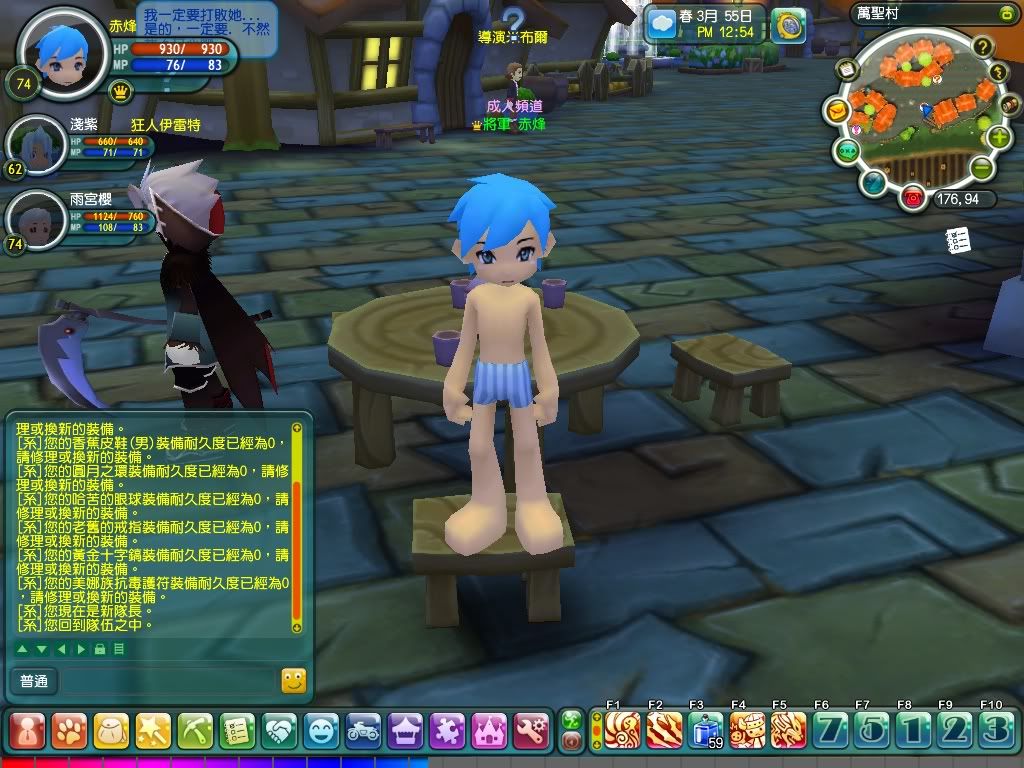Zoom in the minimap with plus button
Image resolution: width=1024 pixels, height=768 pixels.
click(x=998, y=137)
